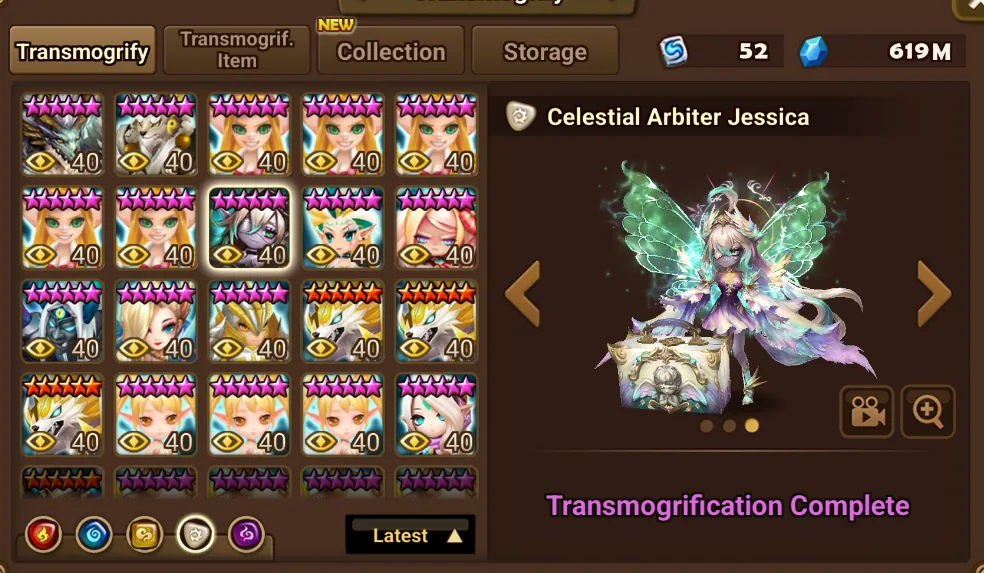Choose the armored blue knight monster portrait
This screenshot has width=984, height=573.
(x=62, y=322)
